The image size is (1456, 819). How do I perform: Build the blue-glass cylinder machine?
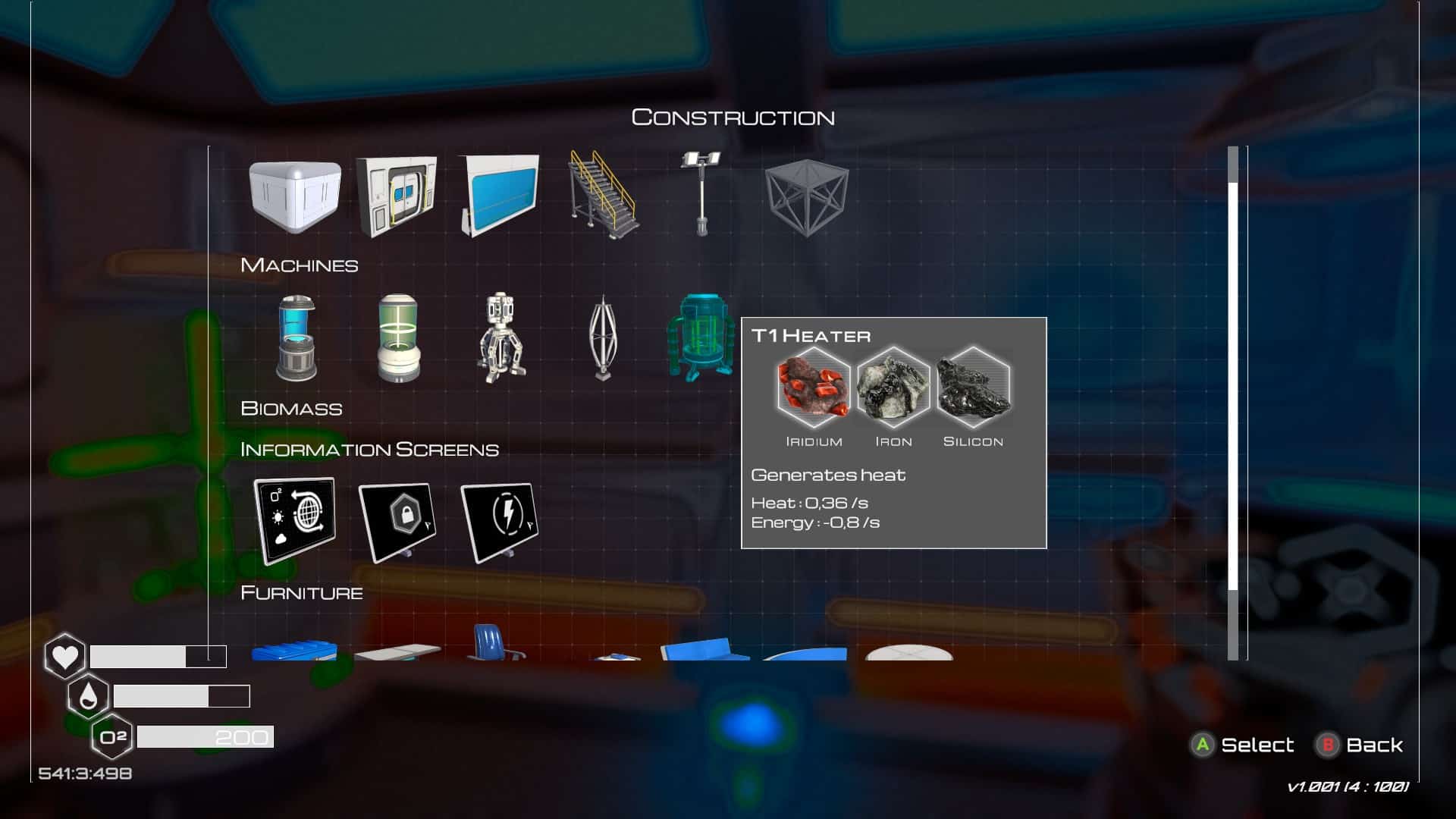(296, 338)
